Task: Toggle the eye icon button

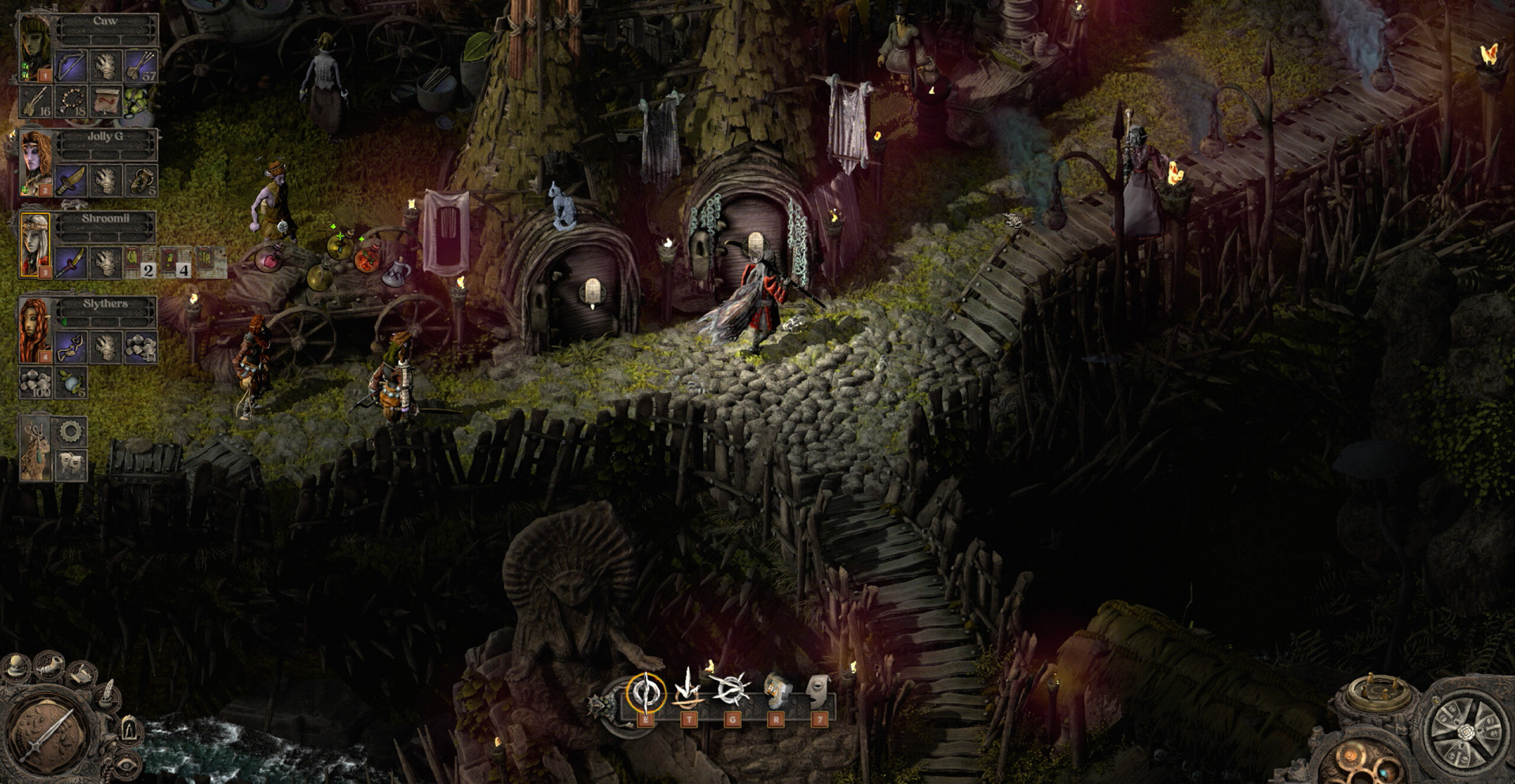Action: (126, 765)
